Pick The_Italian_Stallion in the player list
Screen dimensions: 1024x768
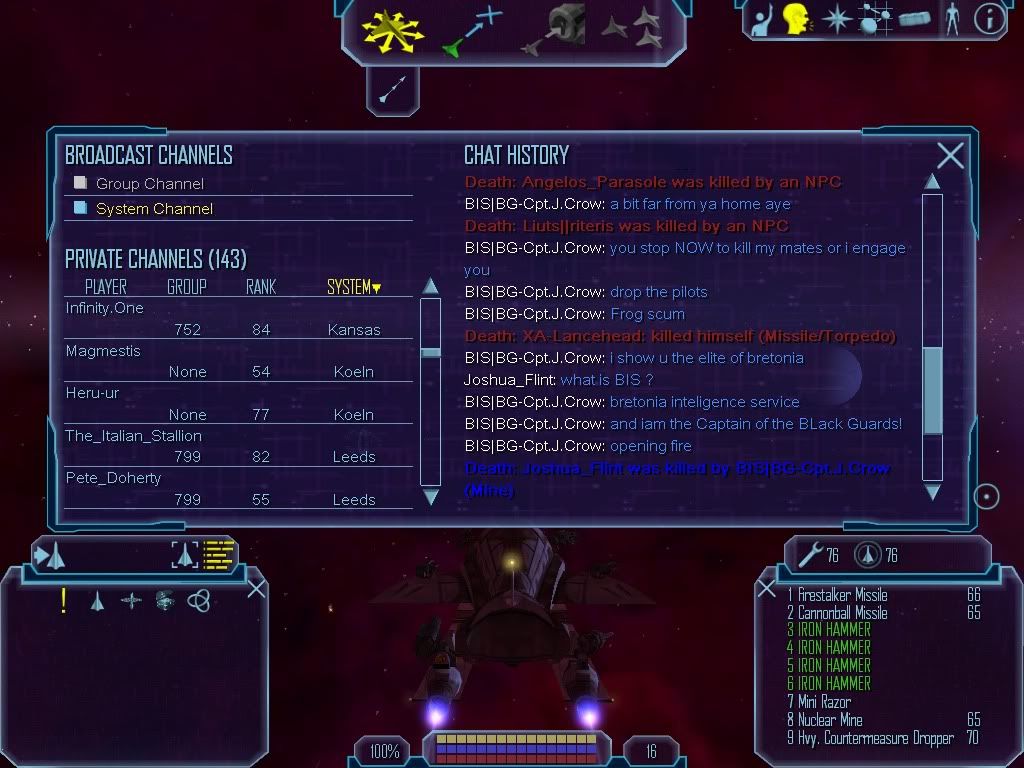tap(134, 436)
